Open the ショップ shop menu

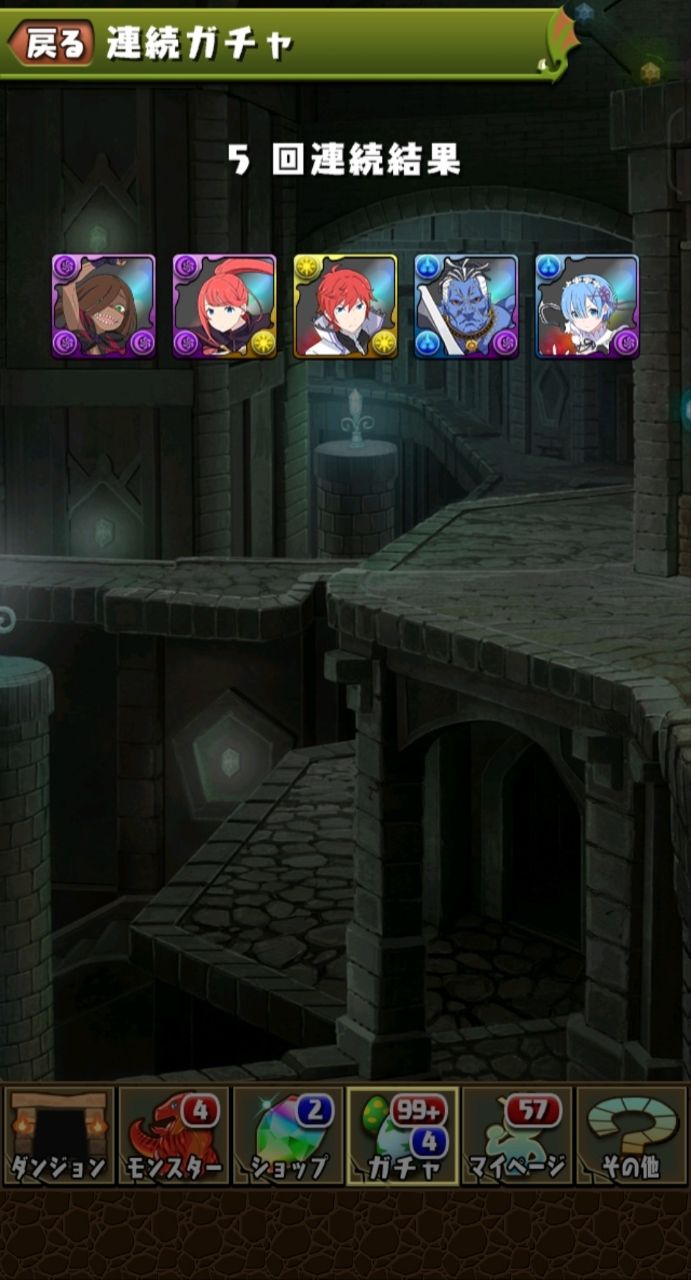click(x=288, y=1136)
